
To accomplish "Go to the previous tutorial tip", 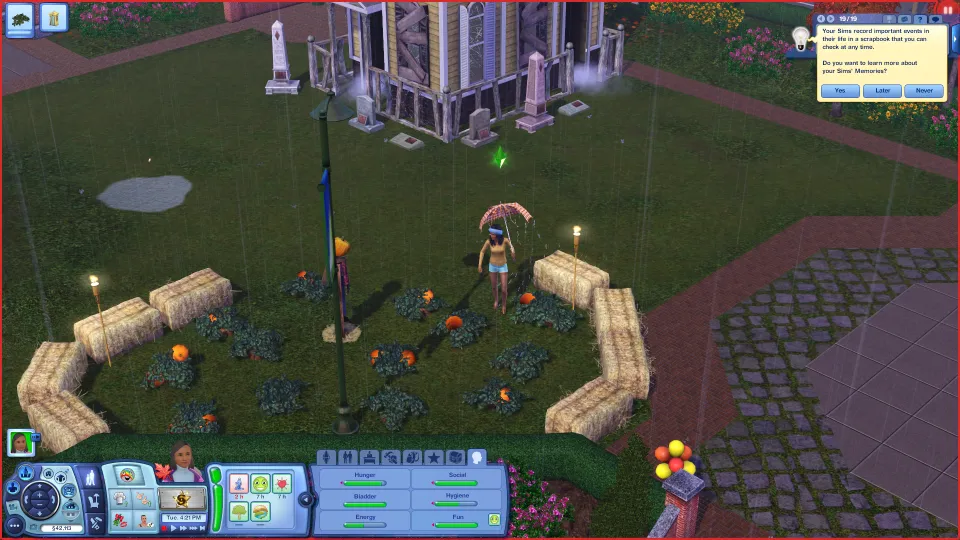I will [821, 19].
